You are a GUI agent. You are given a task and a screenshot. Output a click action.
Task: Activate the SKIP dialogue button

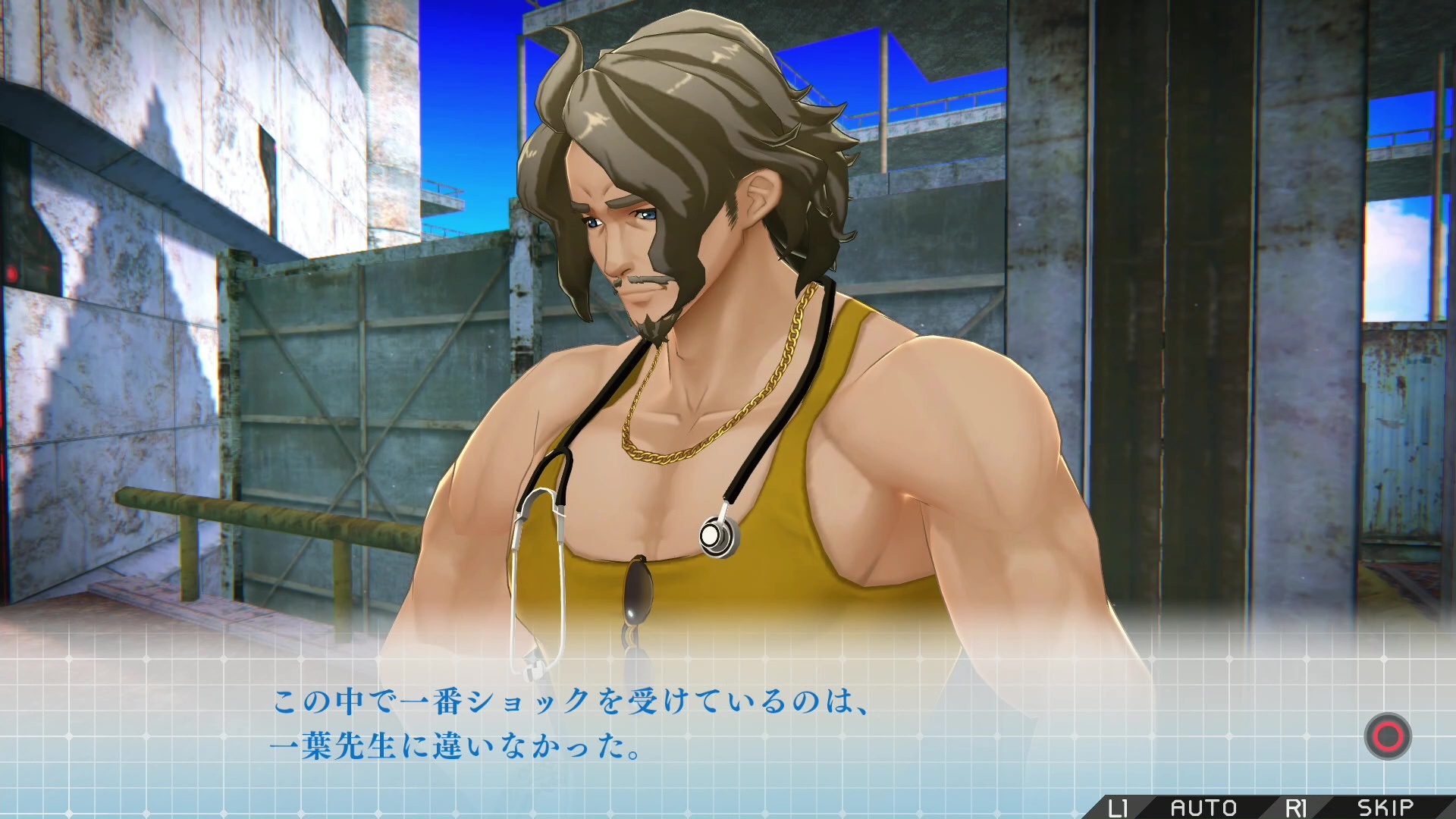pos(1385,808)
